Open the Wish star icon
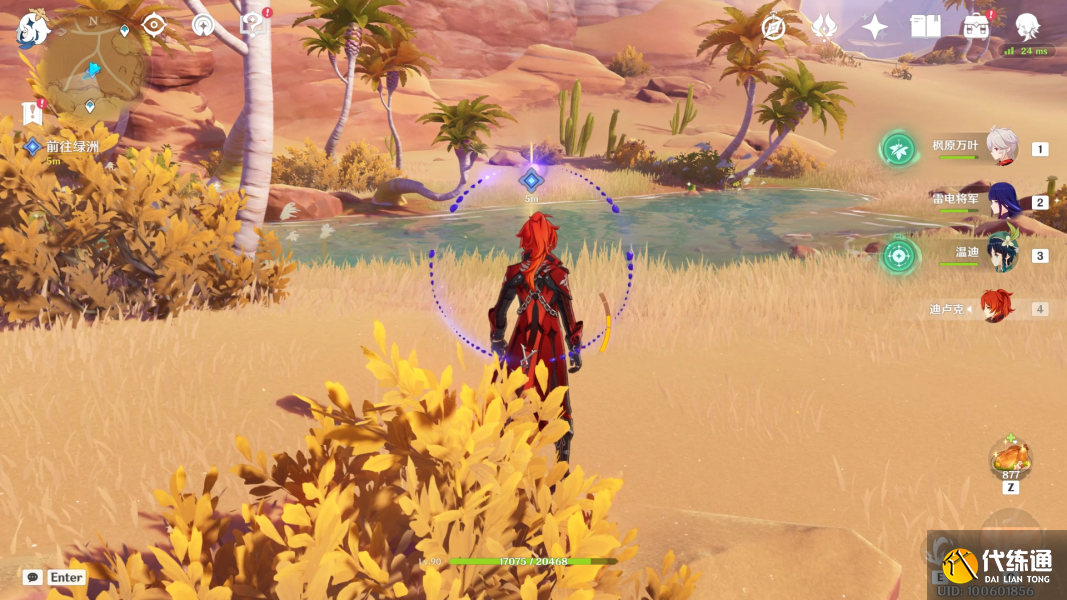The height and width of the screenshot is (600, 1067). [x=875, y=27]
